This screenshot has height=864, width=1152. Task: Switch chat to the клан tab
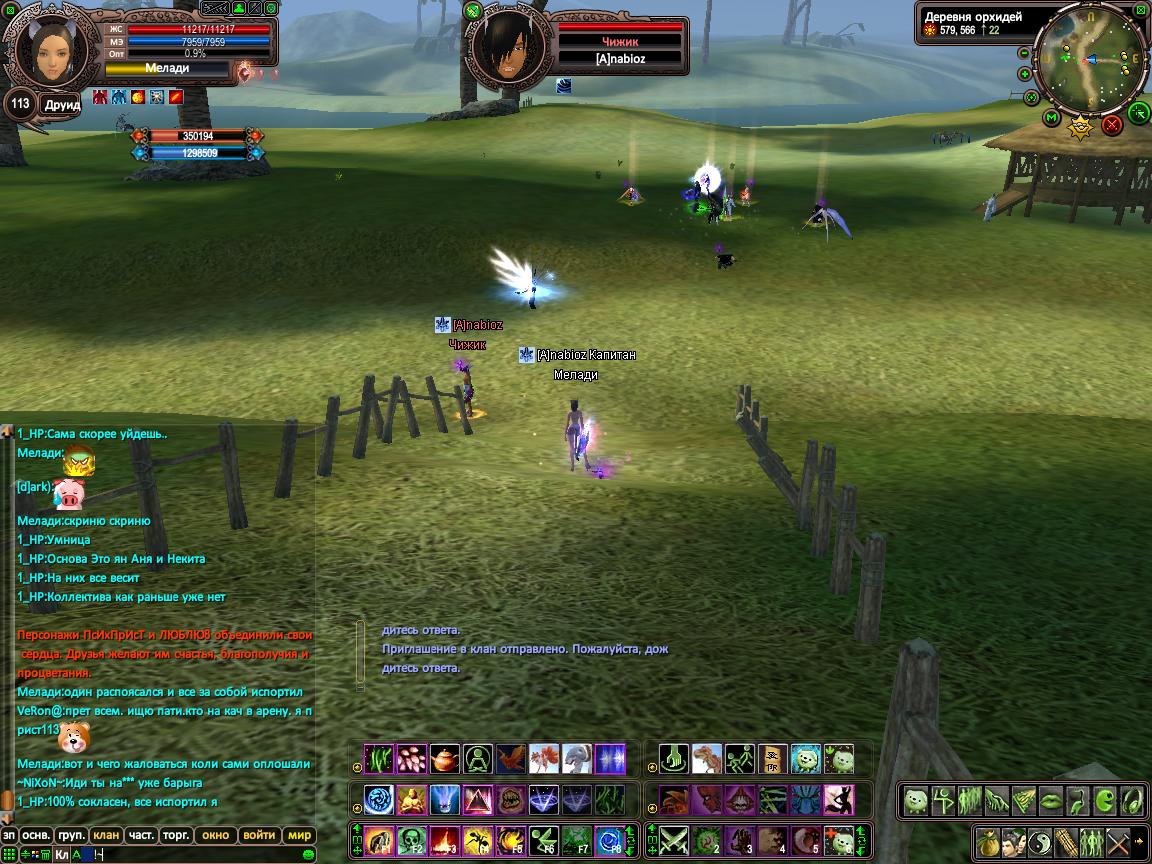point(105,835)
